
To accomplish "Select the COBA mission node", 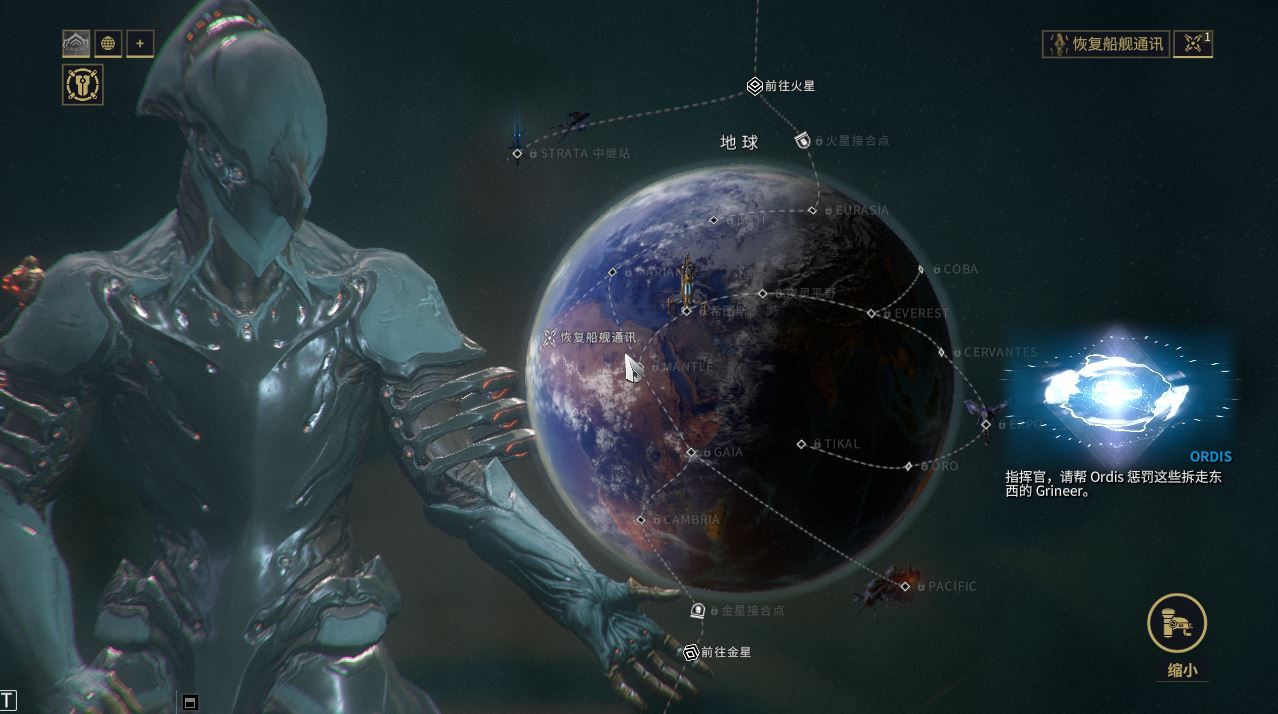I will tap(921, 270).
